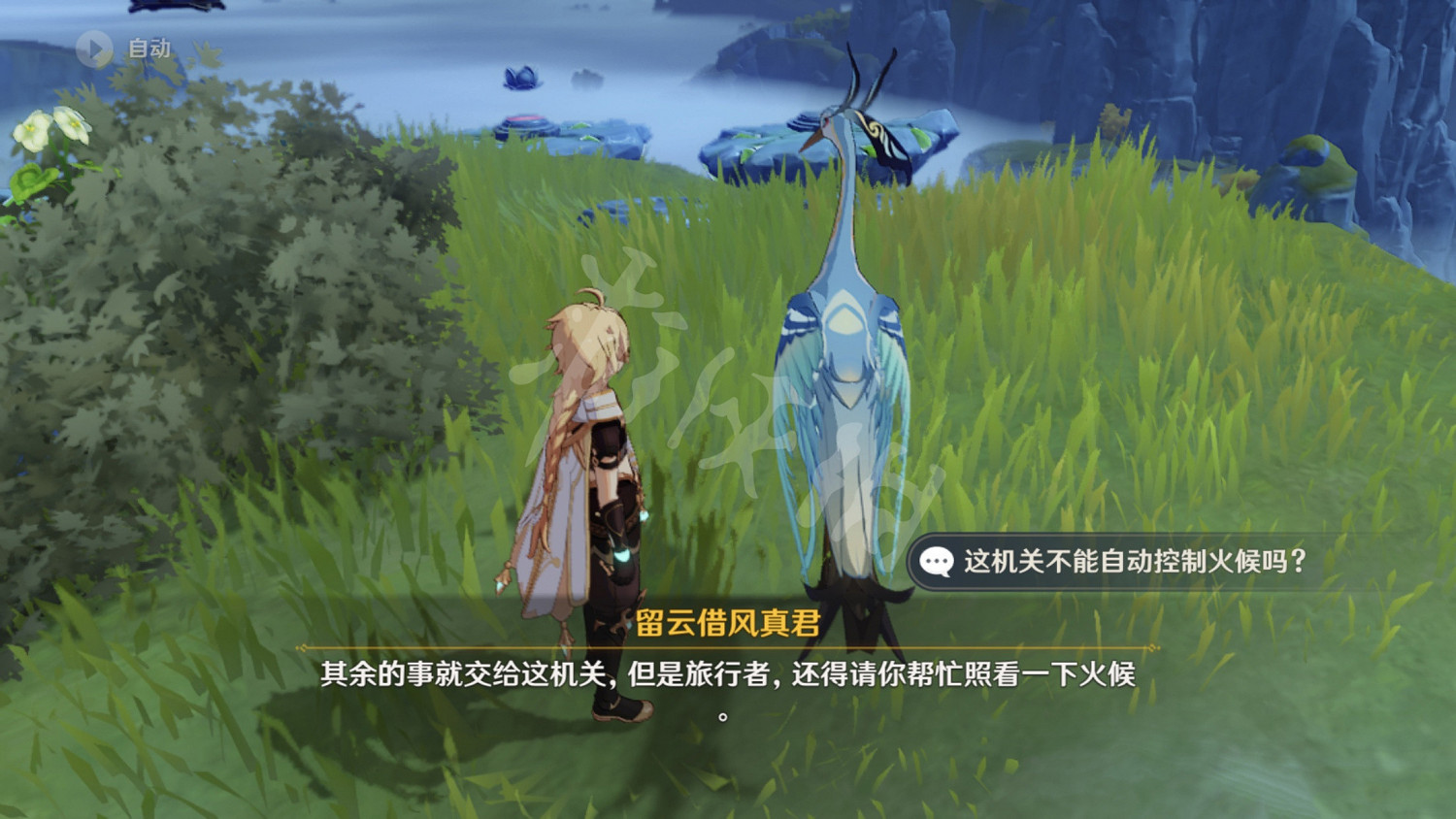The image size is (1456, 819).
Task: Tap the speech bubble icon beside the dialogue option
Action: coord(935,560)
